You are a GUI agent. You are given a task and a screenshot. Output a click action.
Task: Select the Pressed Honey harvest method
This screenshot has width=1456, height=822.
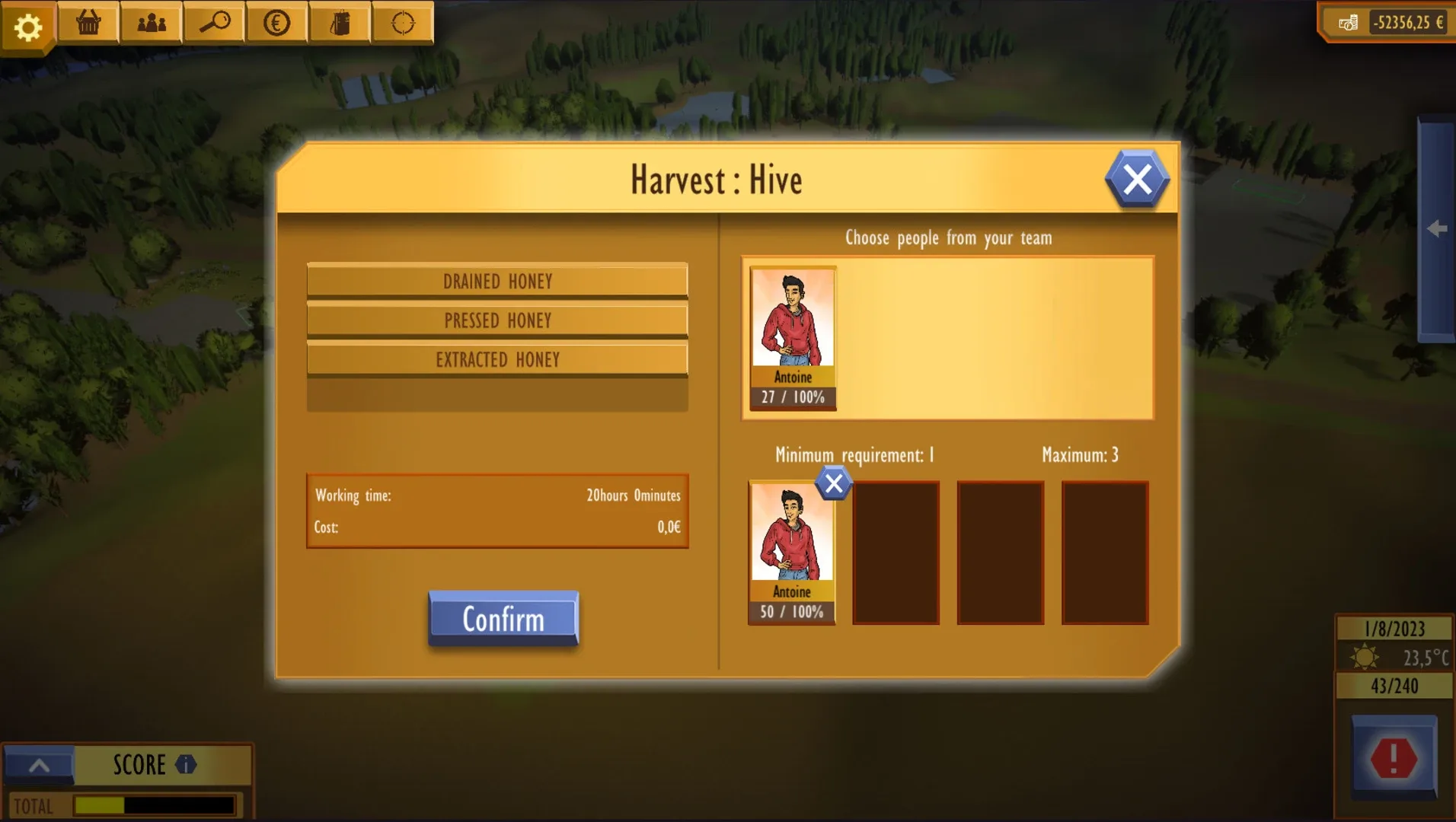click(x=497, y=320)
